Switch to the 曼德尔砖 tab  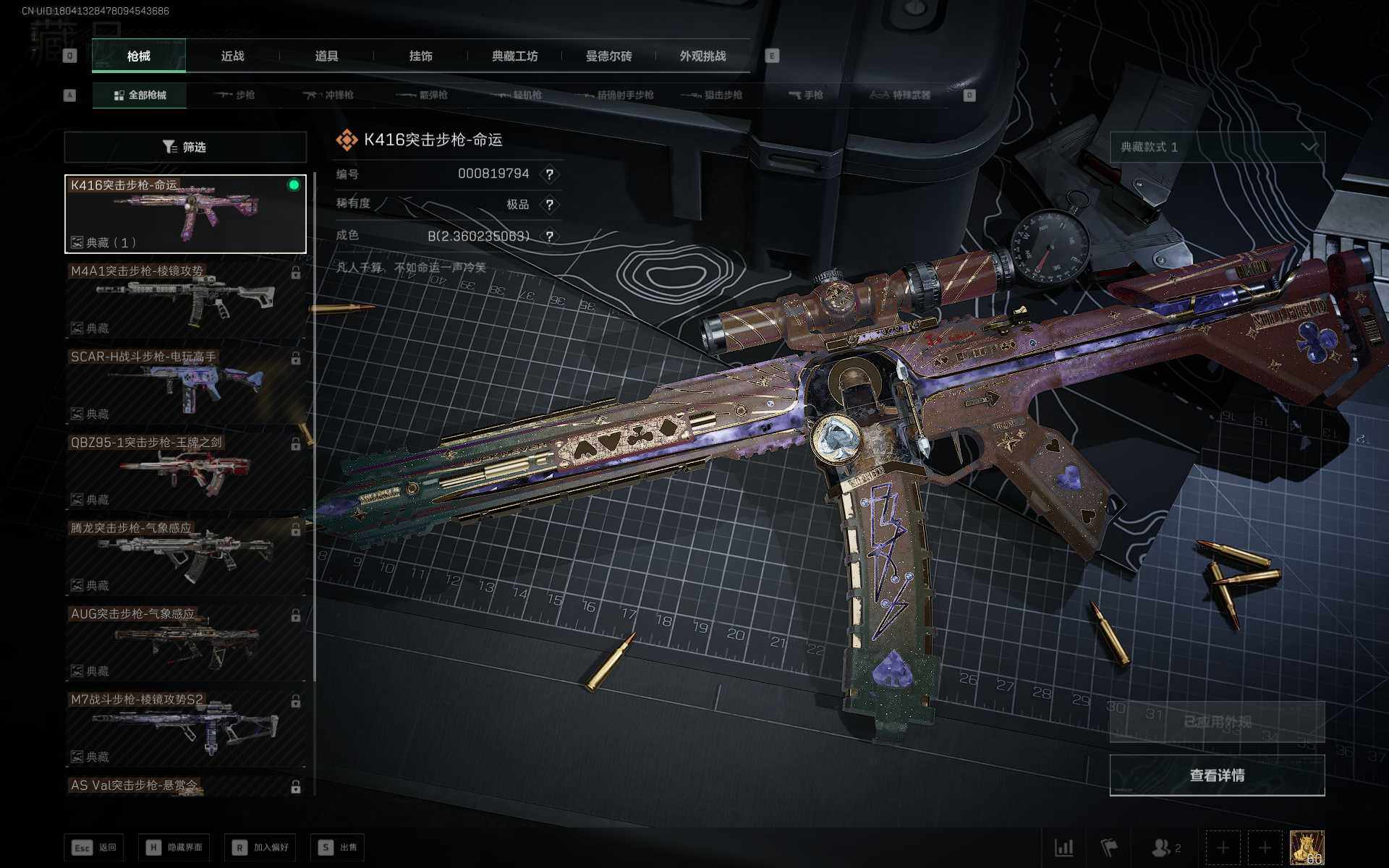608,56
